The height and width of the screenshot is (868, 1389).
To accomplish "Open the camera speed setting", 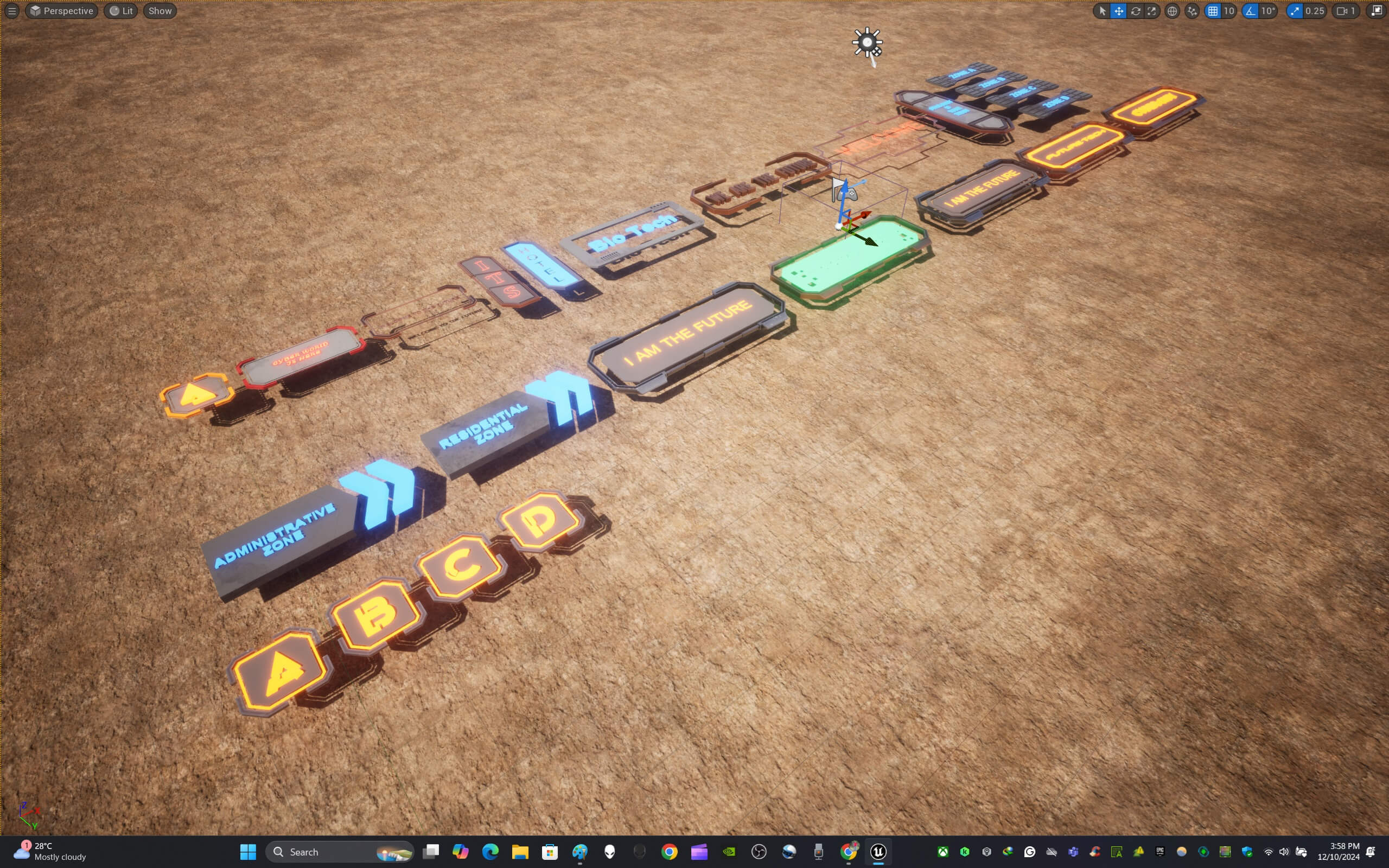I will pyautogui.click(x=1346, y=11).
